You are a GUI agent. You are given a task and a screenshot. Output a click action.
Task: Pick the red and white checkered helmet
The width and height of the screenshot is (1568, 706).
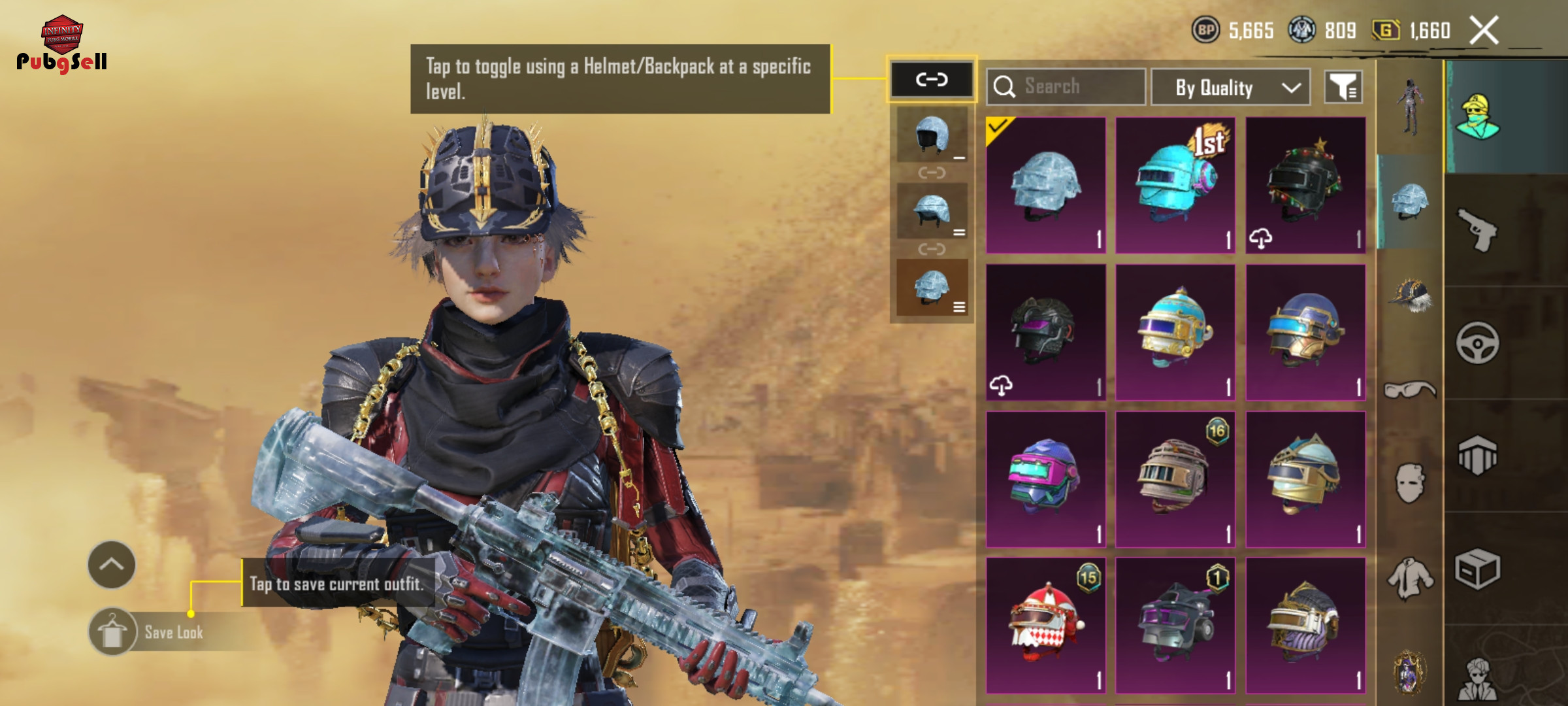[1045, 625]
